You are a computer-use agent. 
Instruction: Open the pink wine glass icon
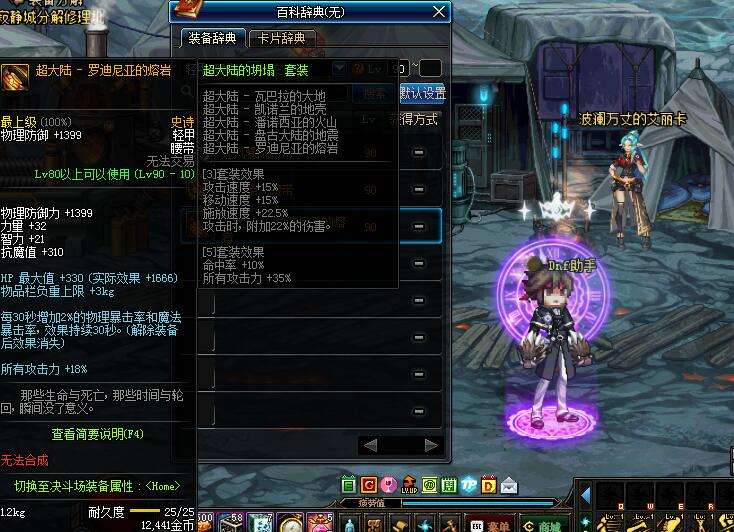(x=388, y=486)
